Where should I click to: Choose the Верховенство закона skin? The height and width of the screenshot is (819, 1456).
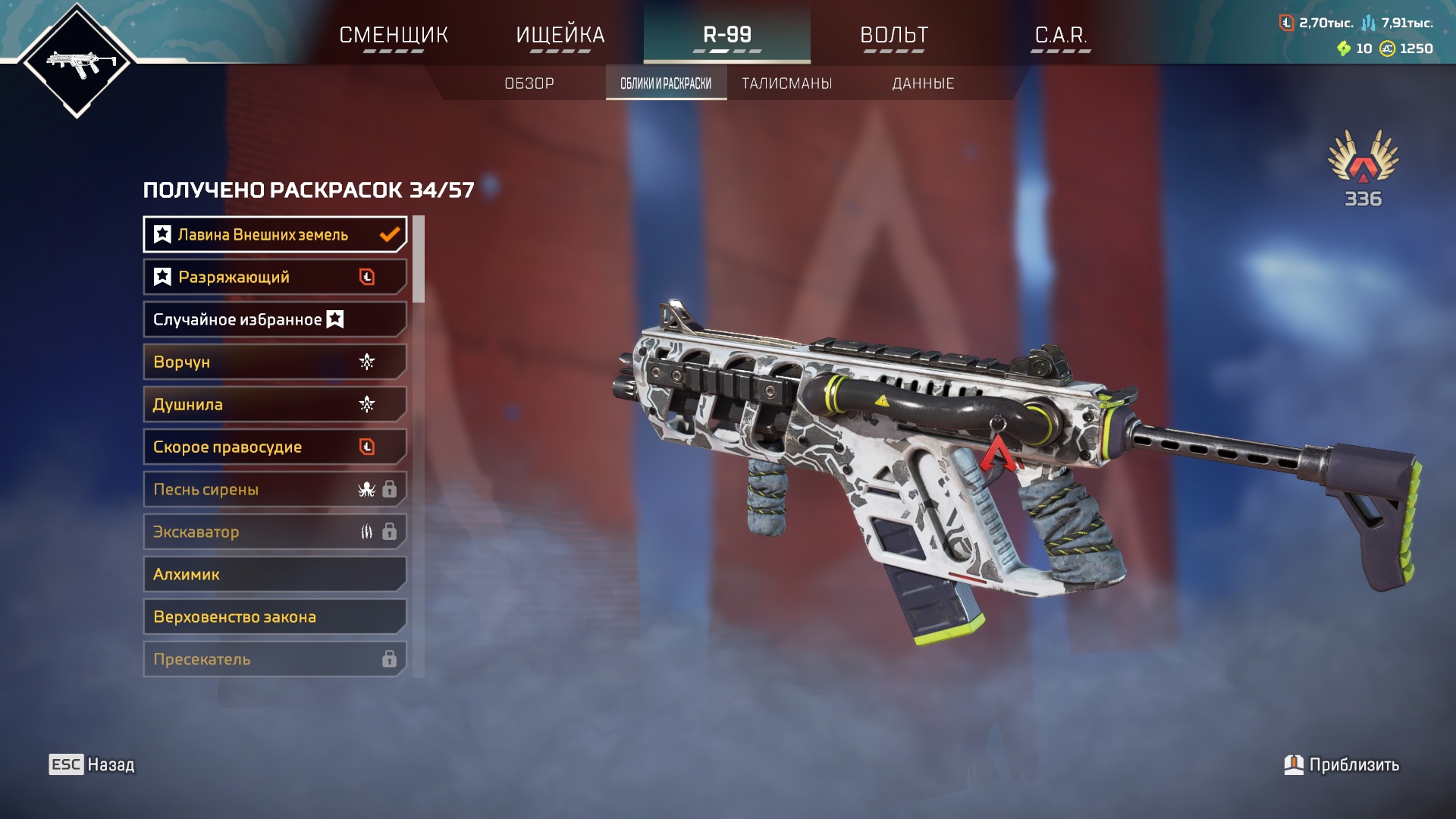(x=275, y=617)
